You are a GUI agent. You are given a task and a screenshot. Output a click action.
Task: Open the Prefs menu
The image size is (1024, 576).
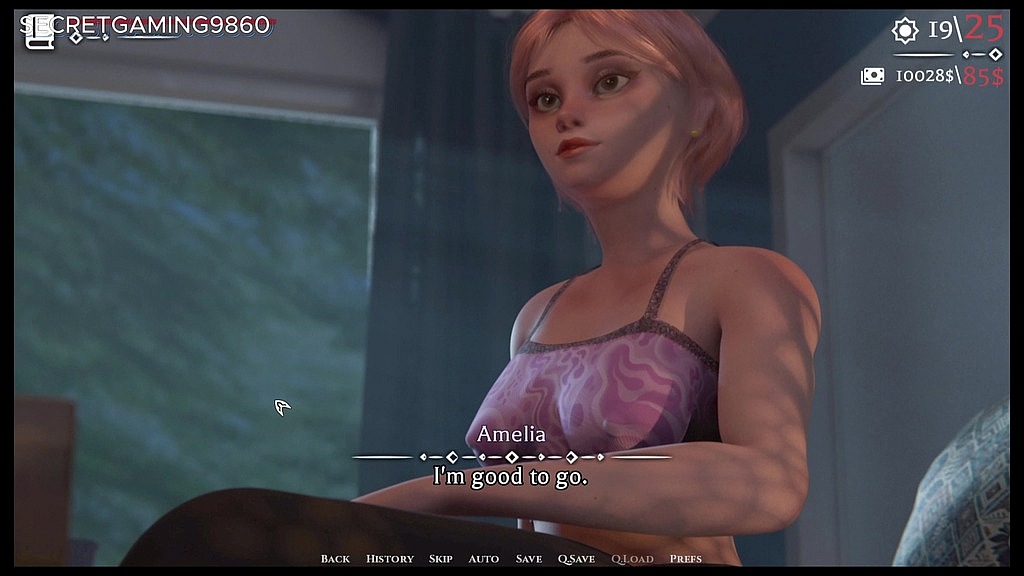tap(685, 559)
